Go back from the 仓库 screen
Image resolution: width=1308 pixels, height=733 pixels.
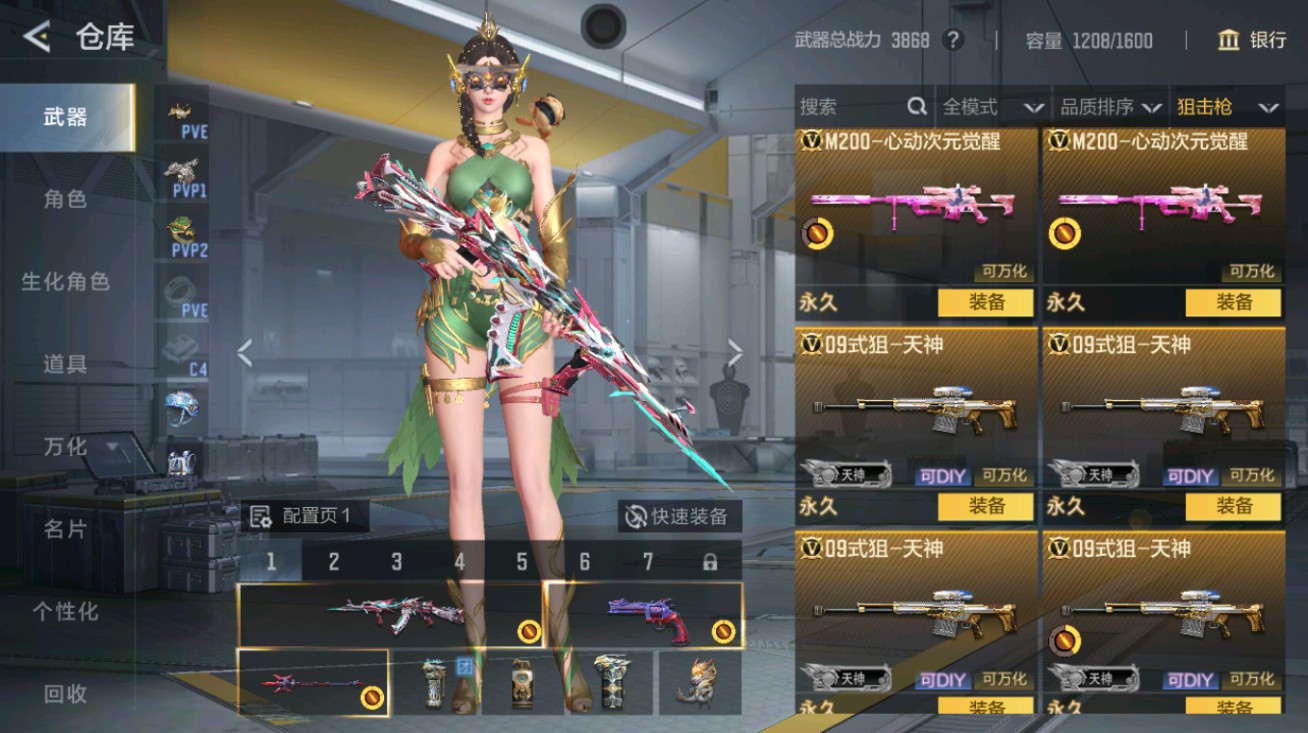pos(37,38)
